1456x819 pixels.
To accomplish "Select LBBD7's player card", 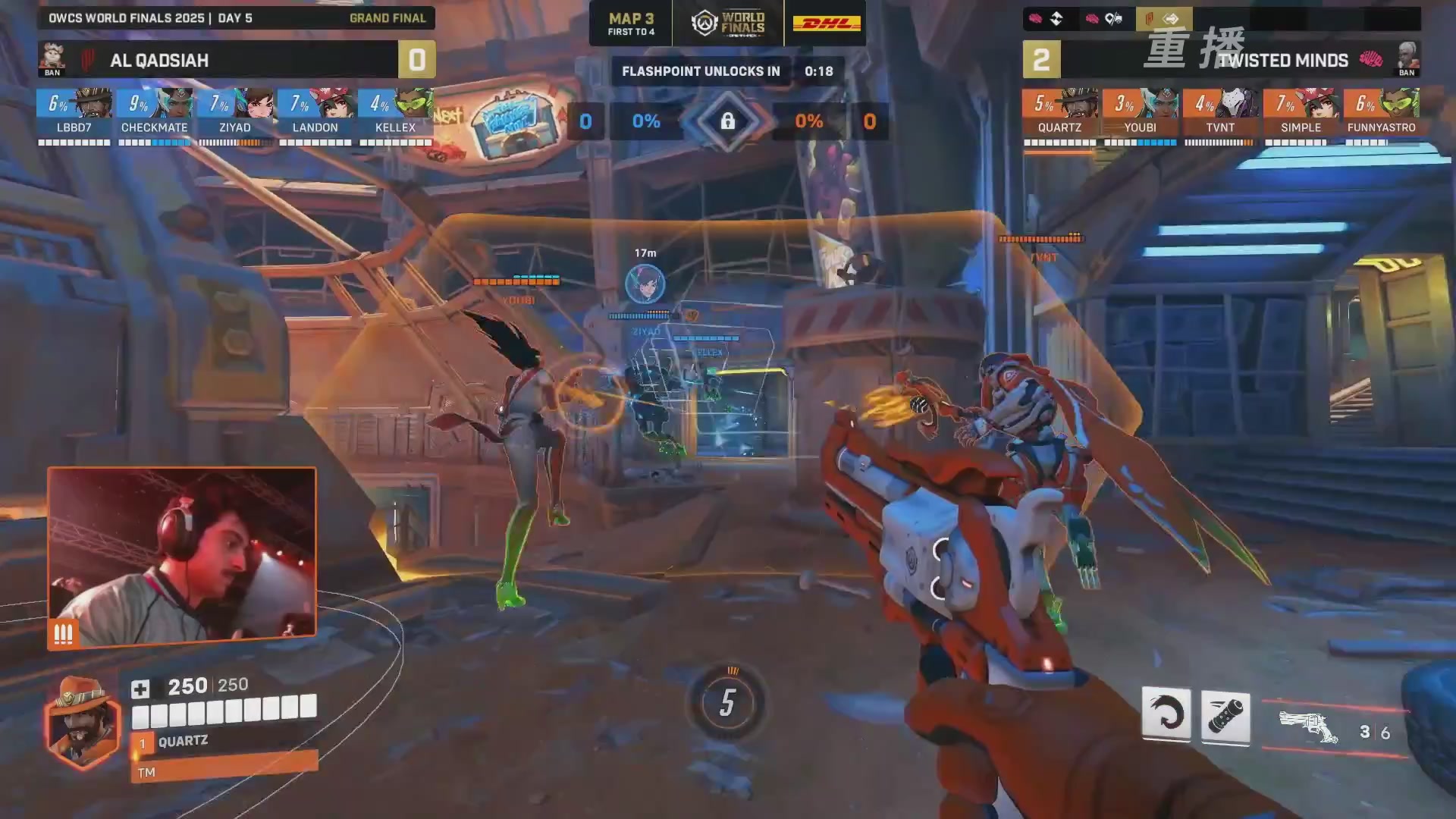I will point(74,114).
